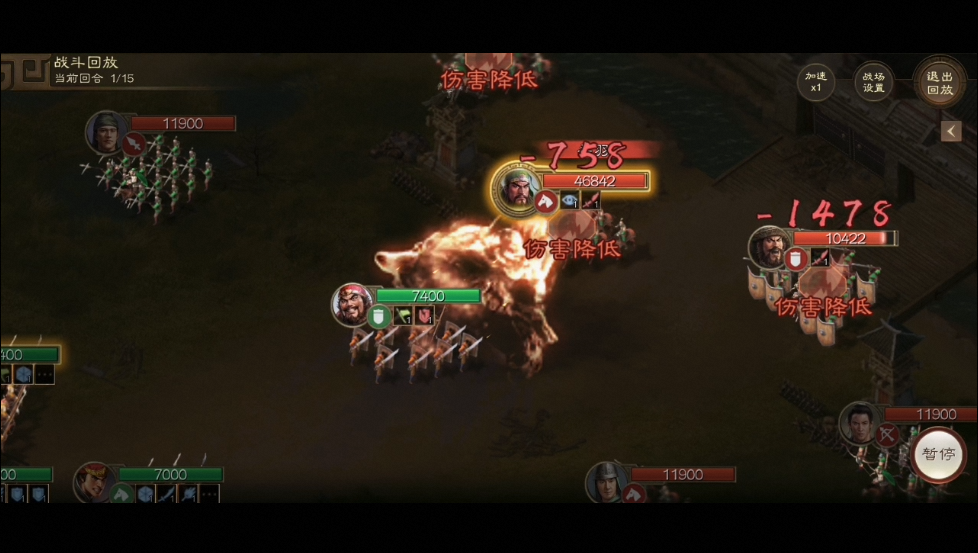
Task: Expand the side panel arrow
Action: [x=951, y=131]
